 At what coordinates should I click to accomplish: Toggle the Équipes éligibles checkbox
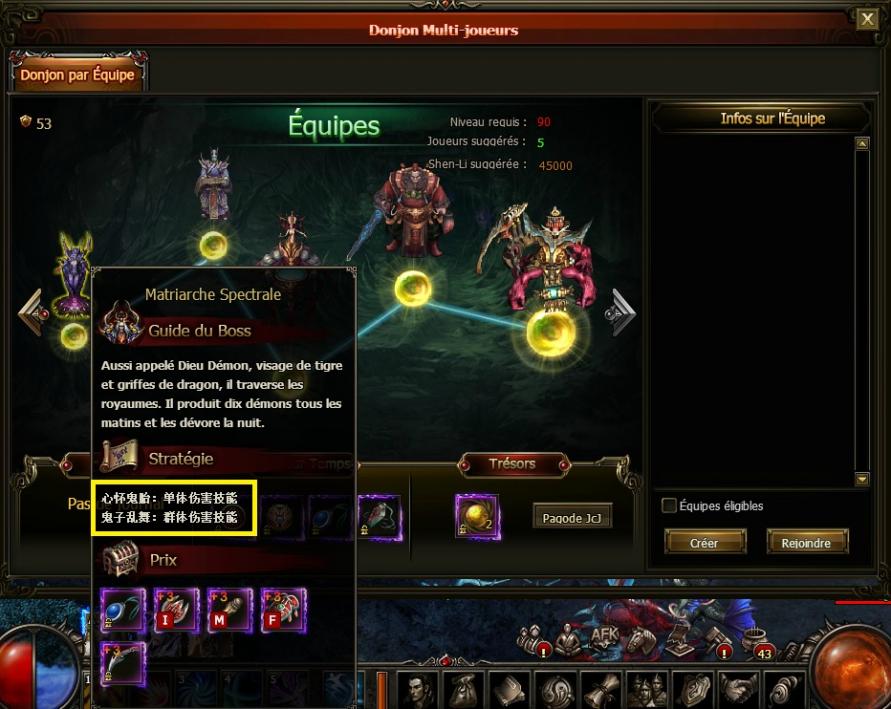tap(669, 506)
